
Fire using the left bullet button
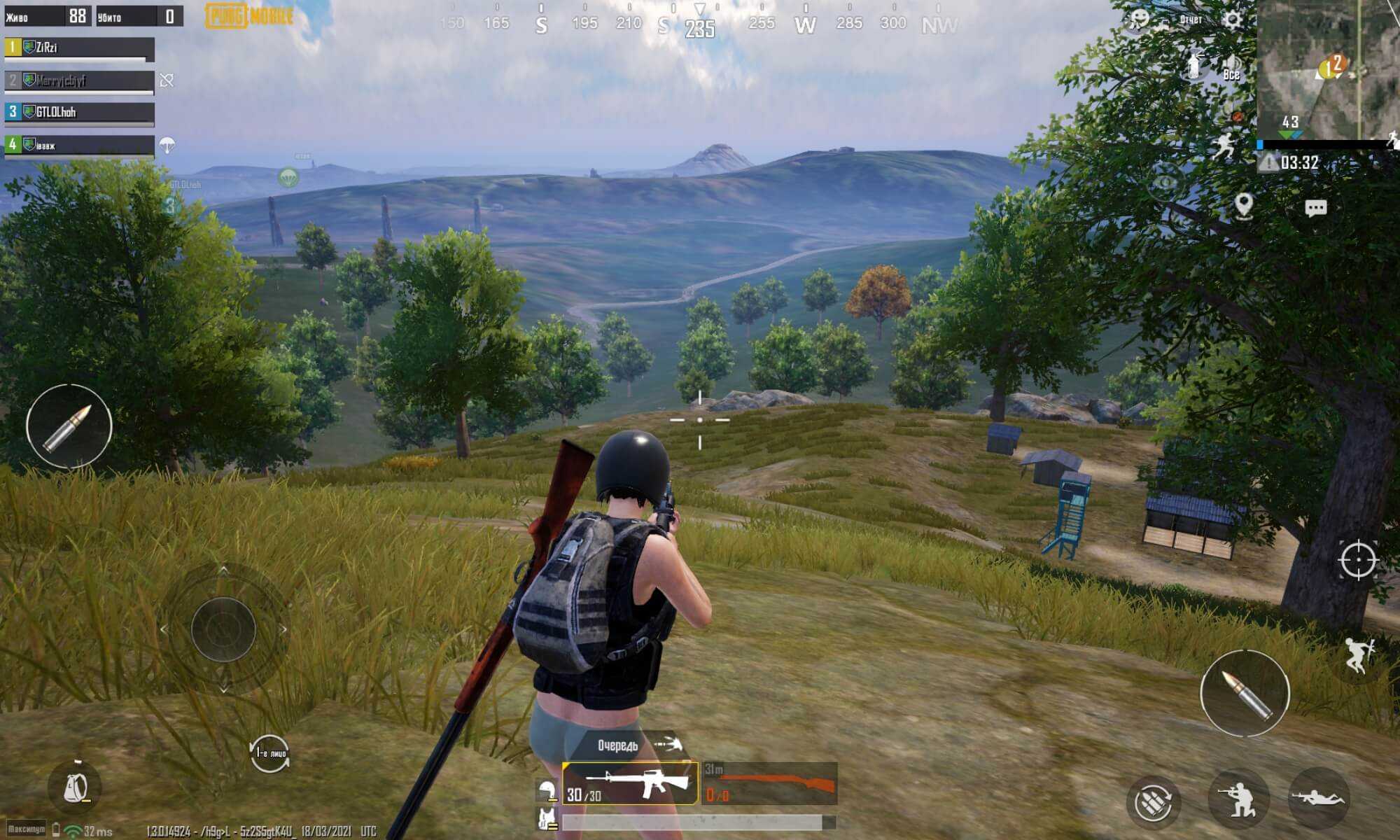click(69, 426)
